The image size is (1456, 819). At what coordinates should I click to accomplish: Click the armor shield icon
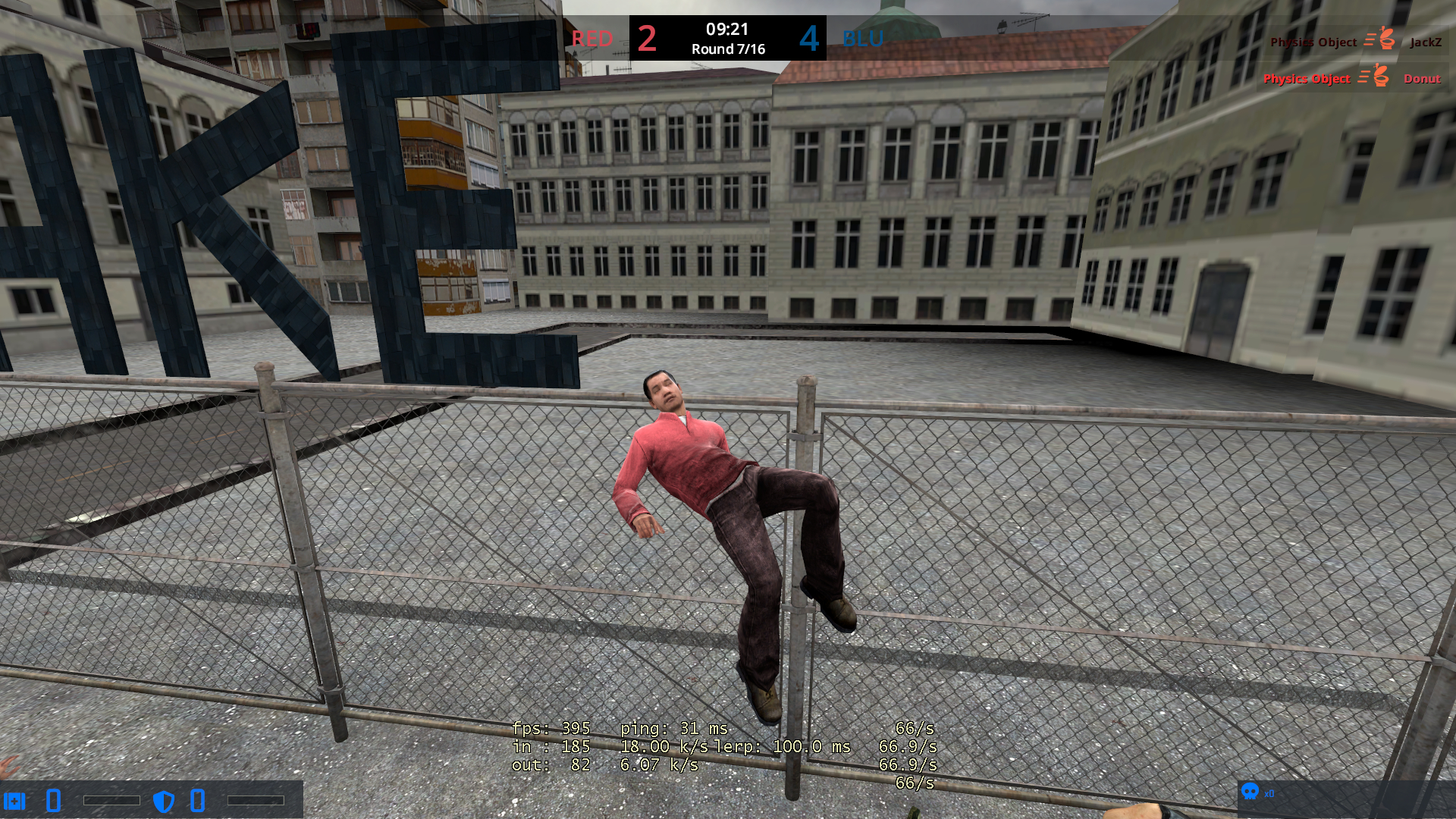pyautogui.click(x=165, y=800)
